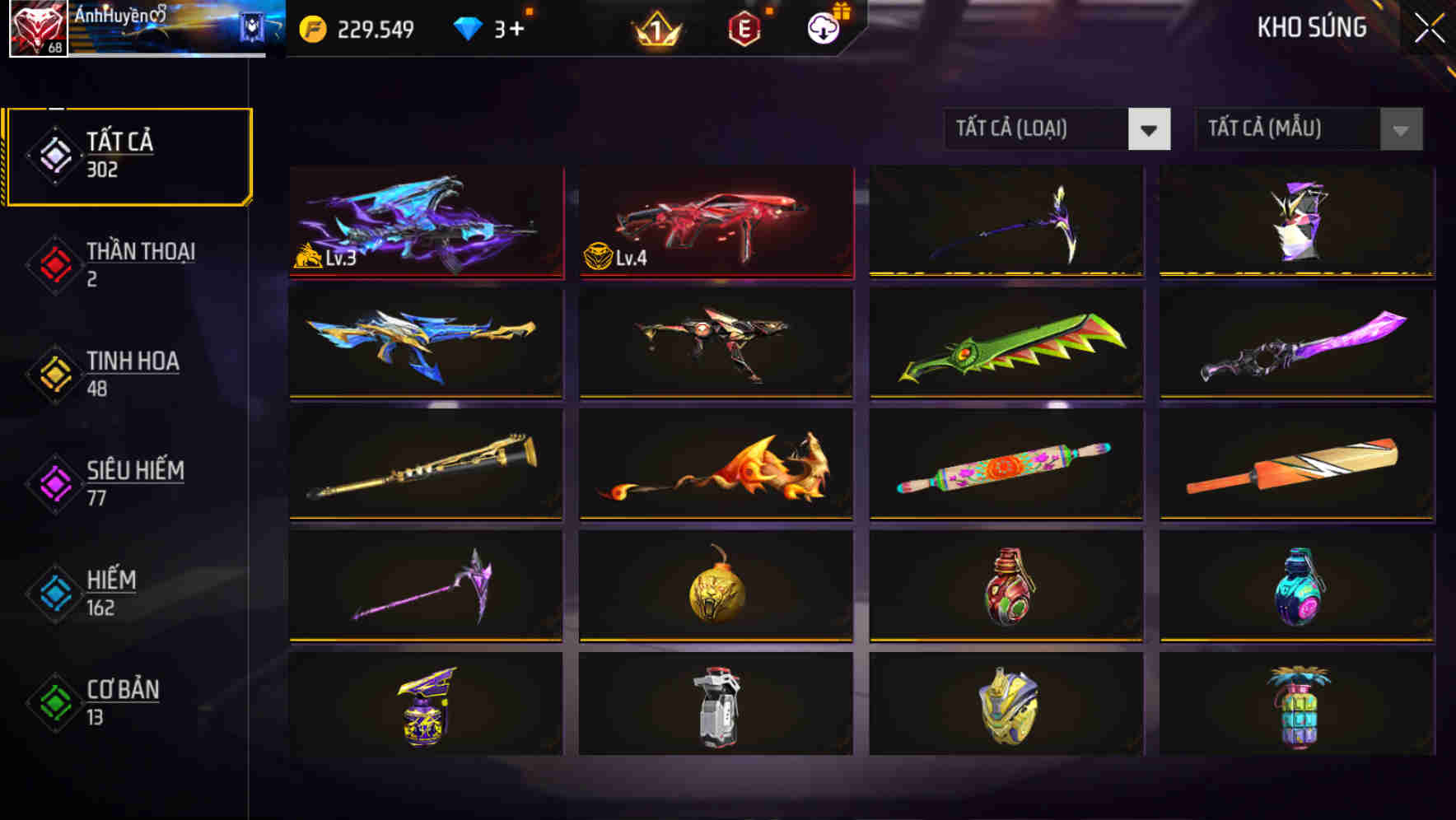Viewport: 1456px width, 820px height.
Task: Open the TẤT CẢ (LOẠI) filter dropdown
Action: [1057, 129]
